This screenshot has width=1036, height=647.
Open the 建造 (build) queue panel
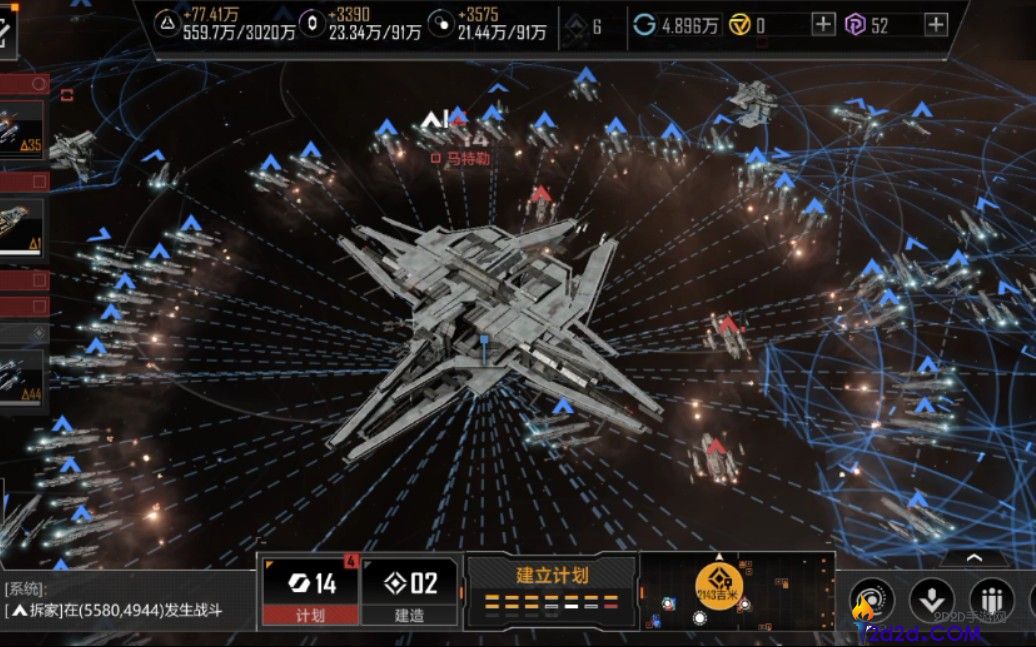tap(410, 591)
